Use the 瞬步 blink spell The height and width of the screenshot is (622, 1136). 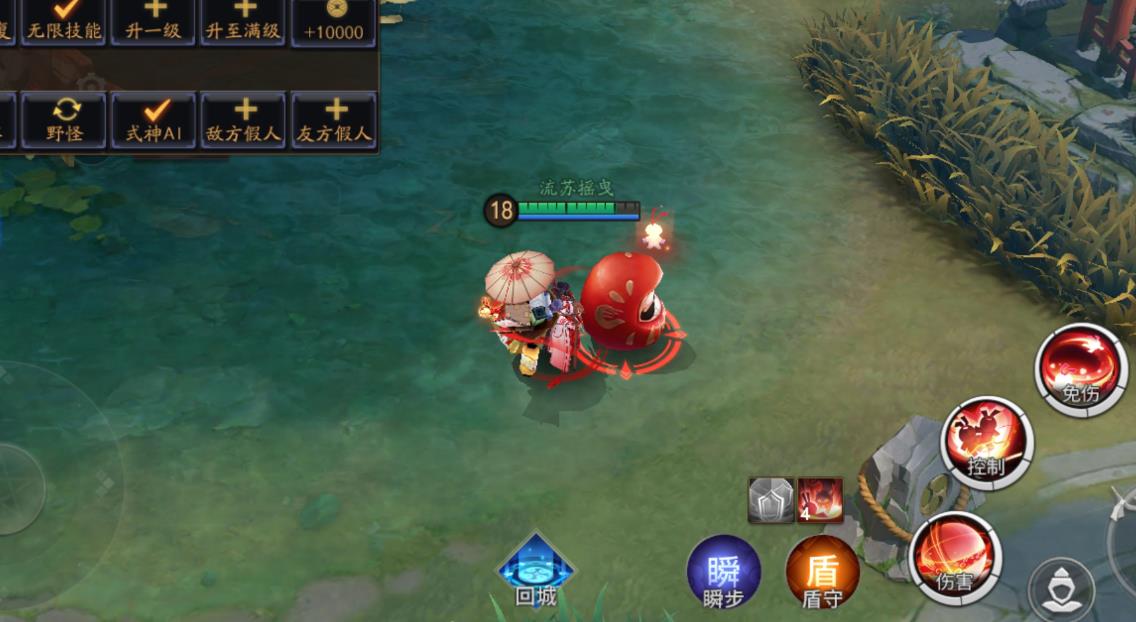(x=724, y=575)
